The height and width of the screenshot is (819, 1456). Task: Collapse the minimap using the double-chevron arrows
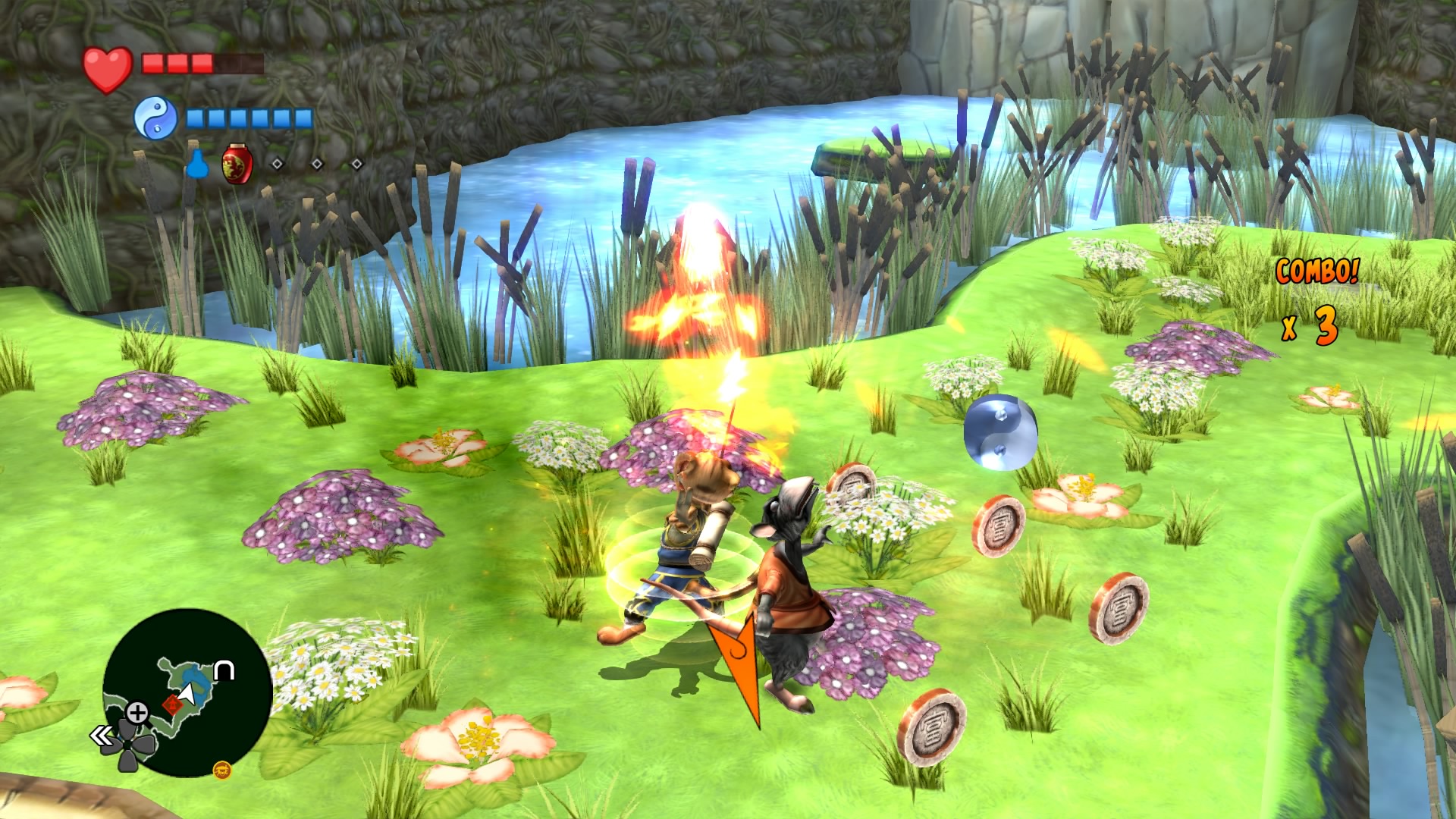[102, 734]
